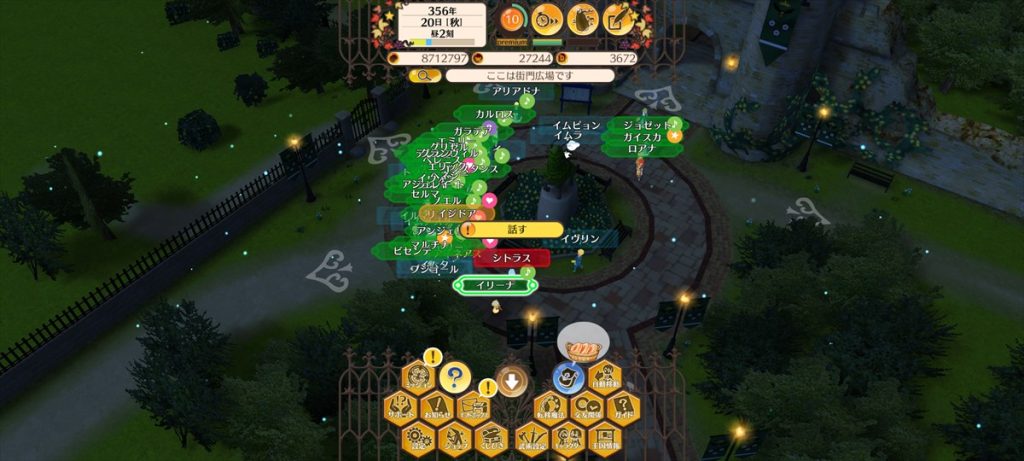Open the yellow question mark help circle

click(x=455, y=378)
